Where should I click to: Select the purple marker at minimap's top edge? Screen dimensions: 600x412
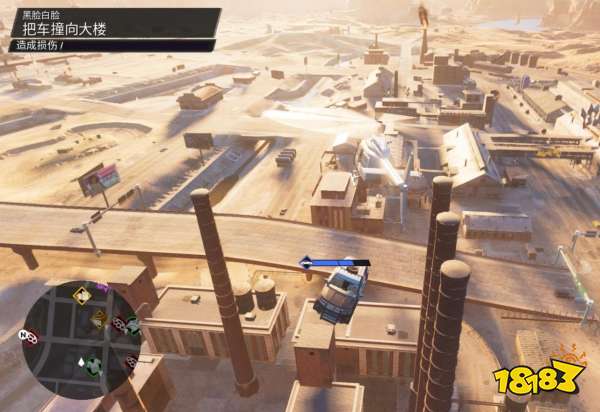click(x=103, y=288)
